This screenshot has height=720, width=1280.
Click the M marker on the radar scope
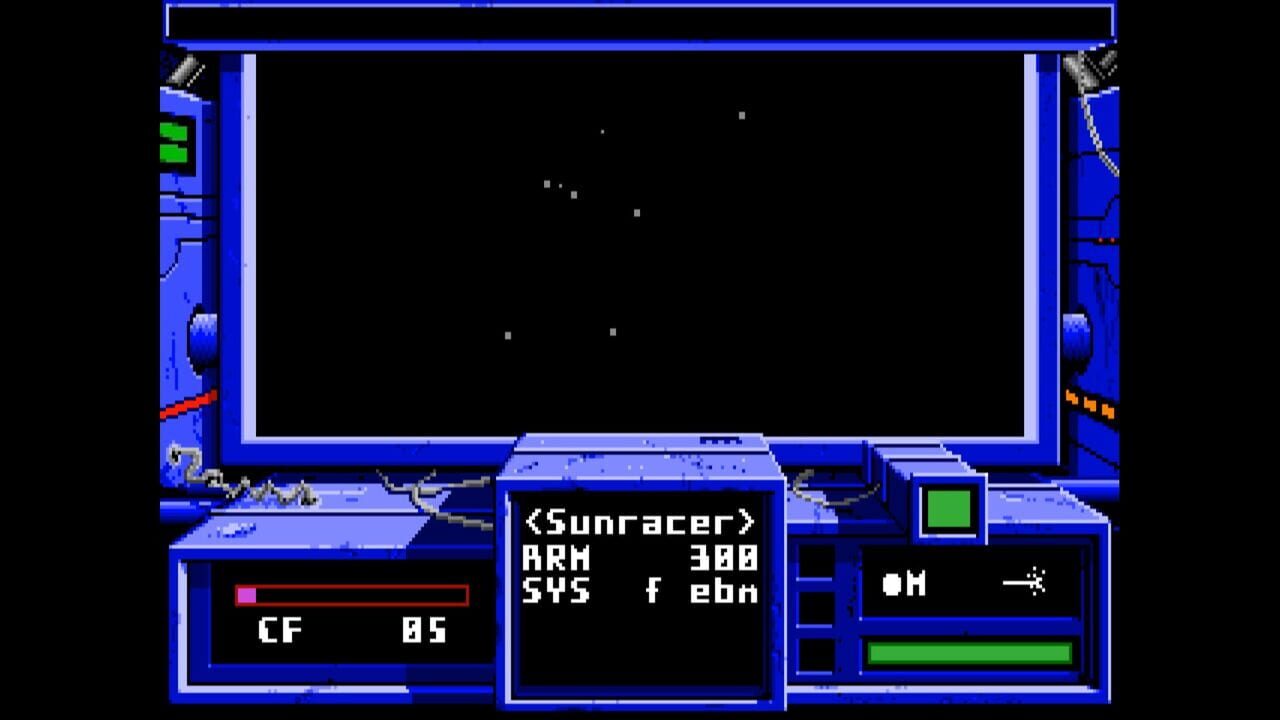click(916, 585)
